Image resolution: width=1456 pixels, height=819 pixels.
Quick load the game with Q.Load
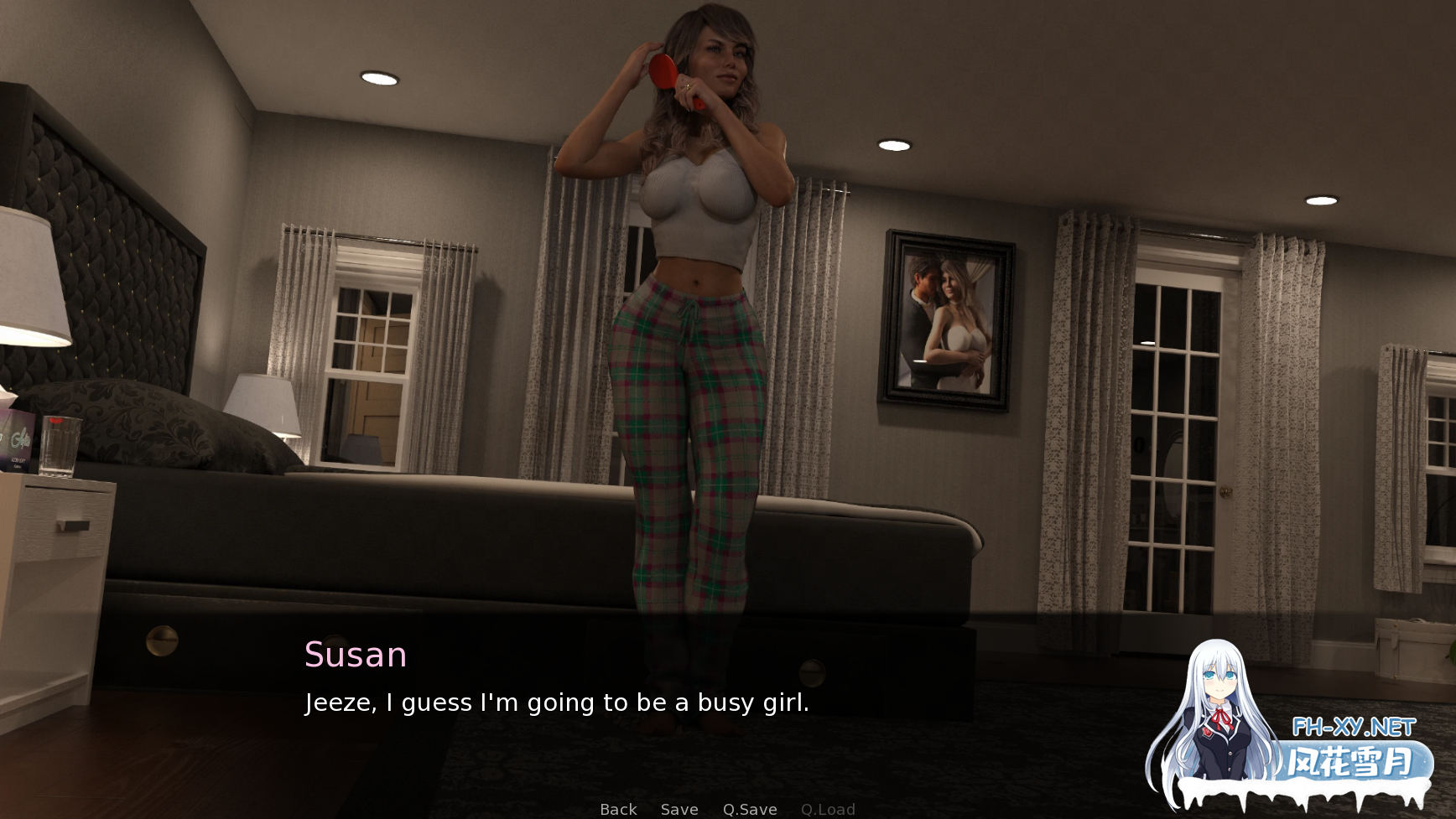click(828, 809)
